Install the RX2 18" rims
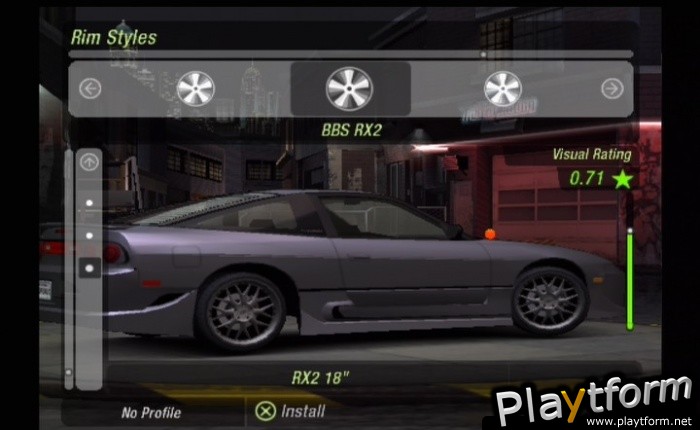 tap(290, 410)
